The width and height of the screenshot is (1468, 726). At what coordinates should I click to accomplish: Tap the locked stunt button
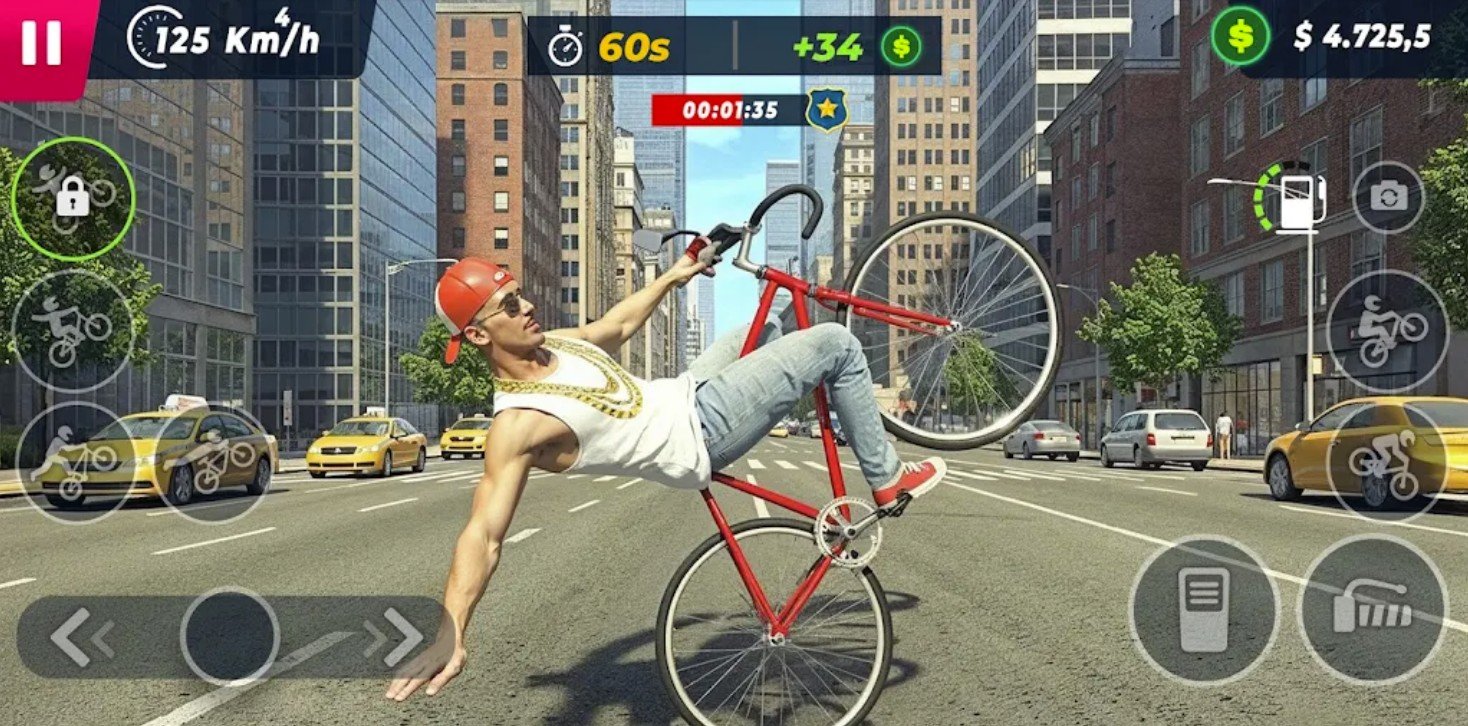point(72,200)
